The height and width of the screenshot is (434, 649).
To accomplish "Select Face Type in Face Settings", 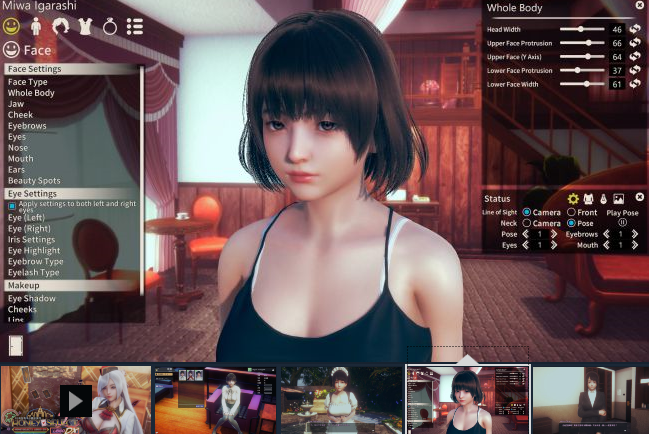I will pyautogui.click(x=28, y=82).
